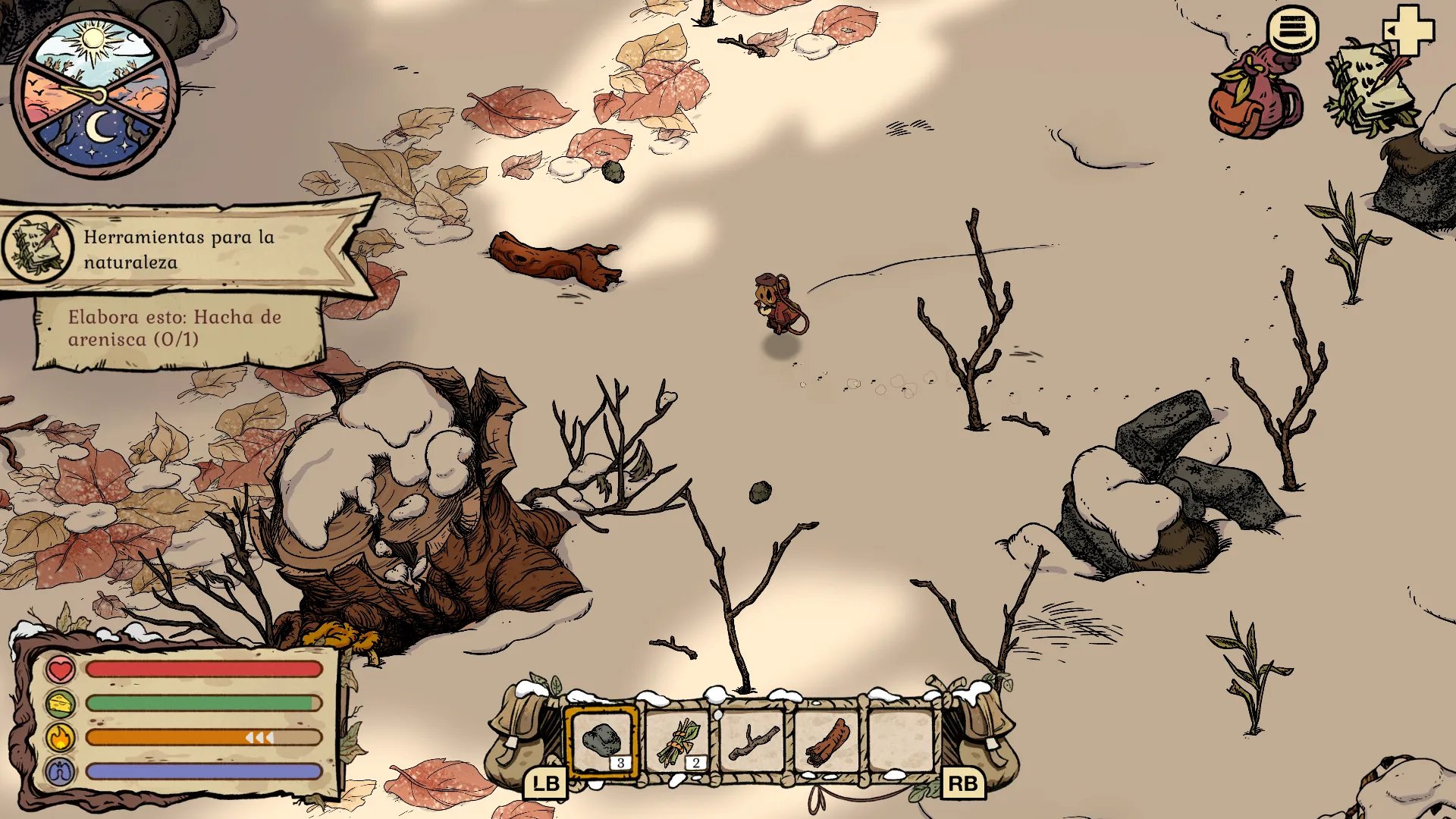Click the day-night cycle clock
The image size is (1456, 819).
[96, 95]
